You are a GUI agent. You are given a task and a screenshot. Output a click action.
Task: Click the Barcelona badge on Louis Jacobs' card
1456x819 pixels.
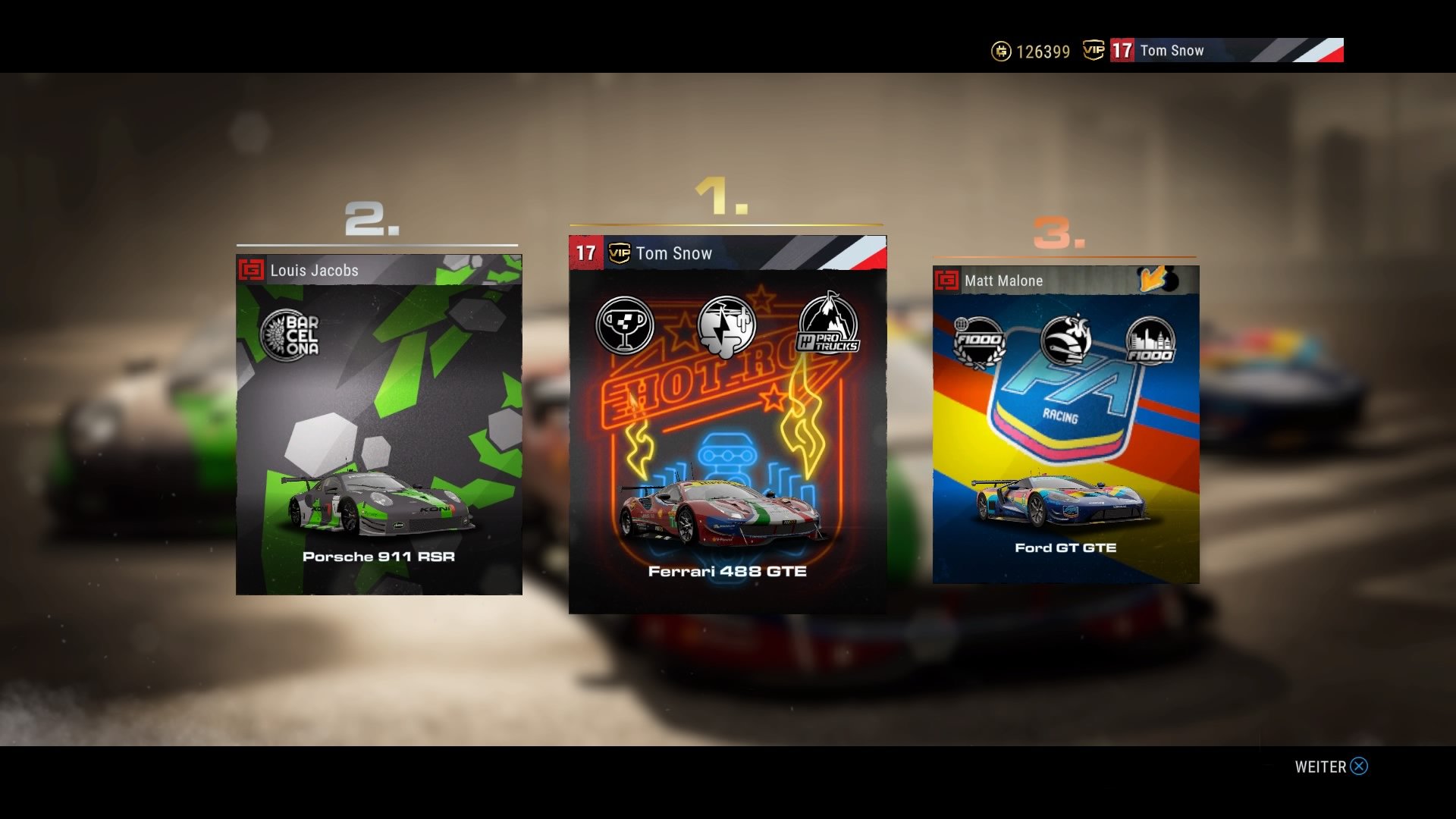click(x=290, y=335)
